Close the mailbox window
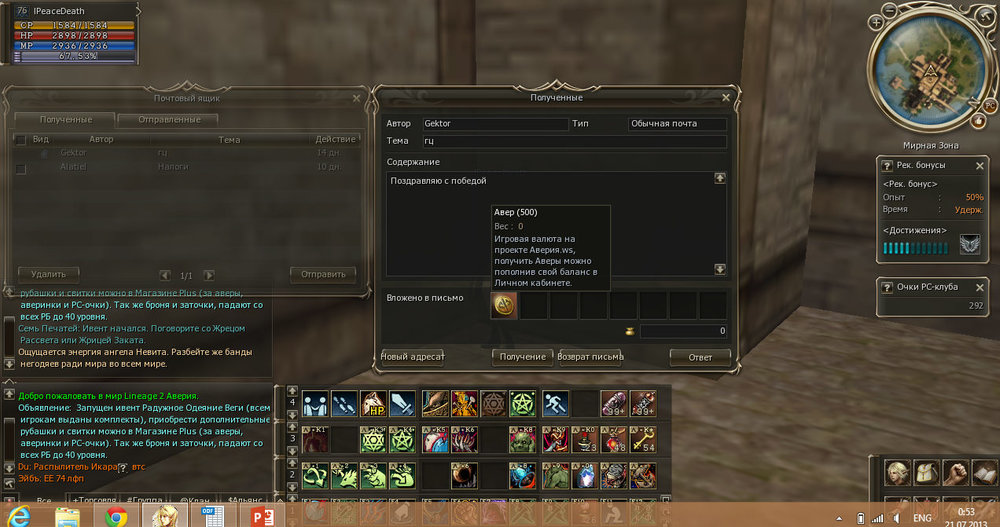 pos(357,98)
